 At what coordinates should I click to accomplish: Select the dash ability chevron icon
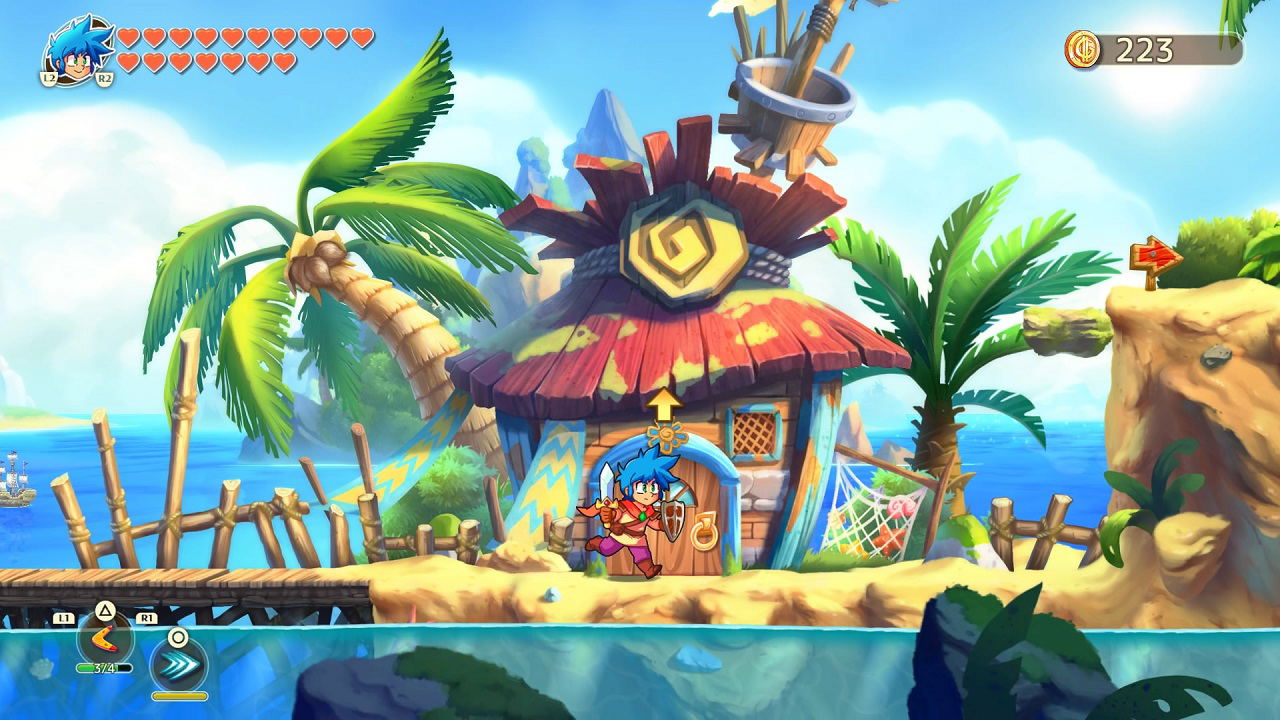[179, 664]
